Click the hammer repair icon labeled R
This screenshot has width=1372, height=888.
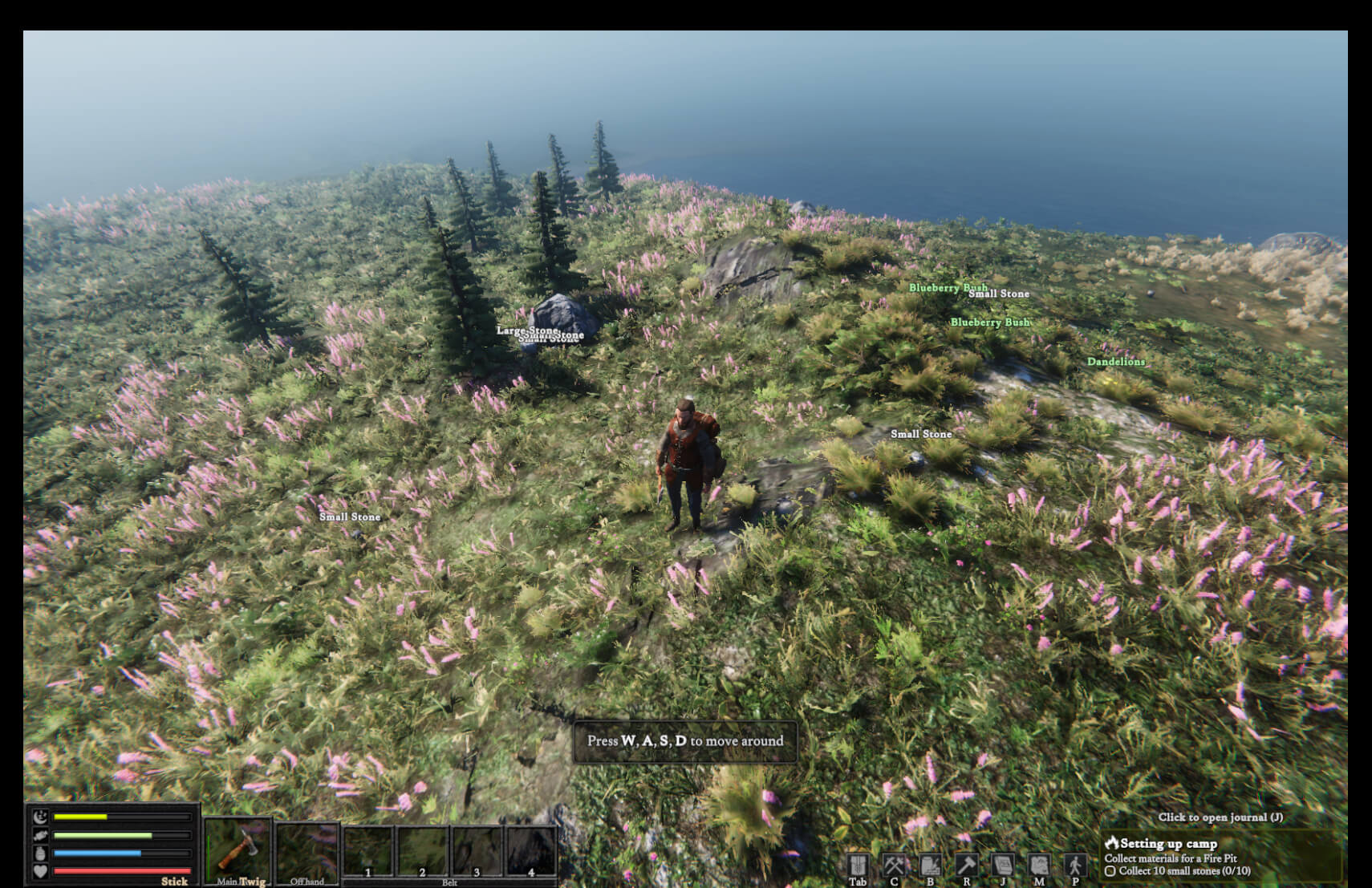tap(967, 864)
